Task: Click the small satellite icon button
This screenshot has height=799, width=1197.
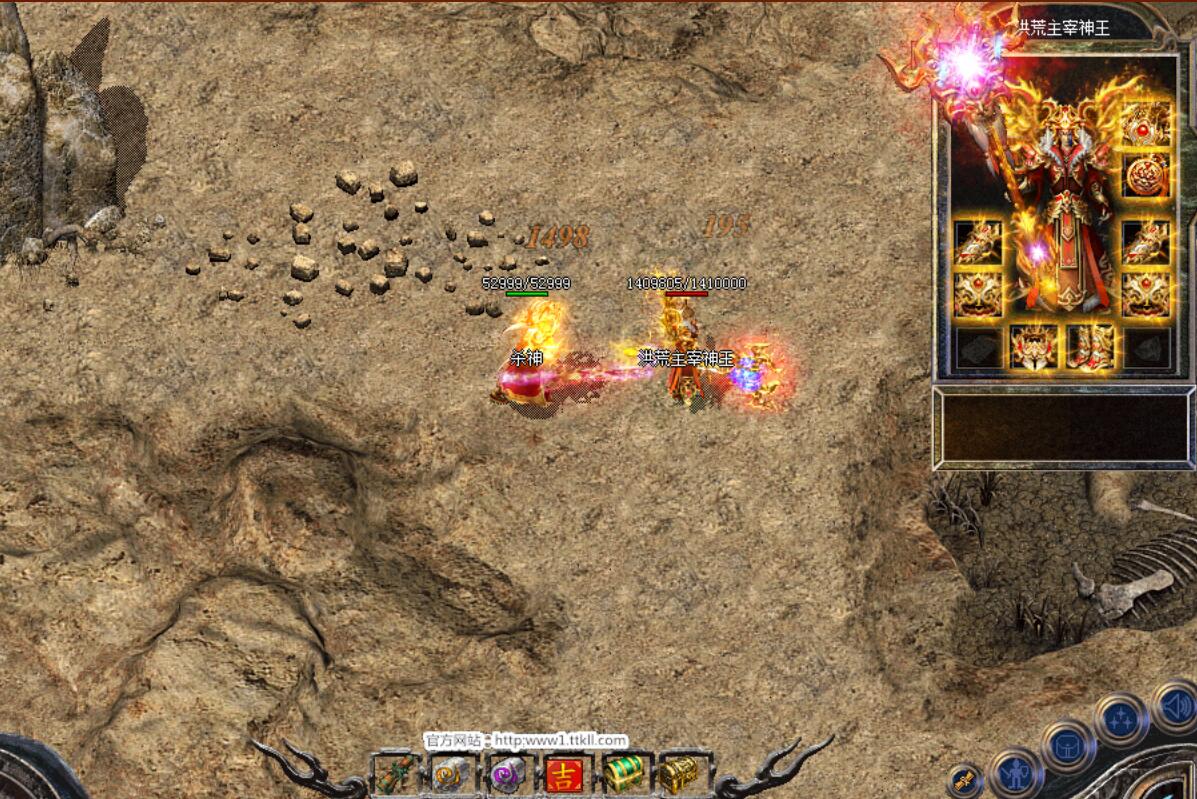Action: [965, 780]
